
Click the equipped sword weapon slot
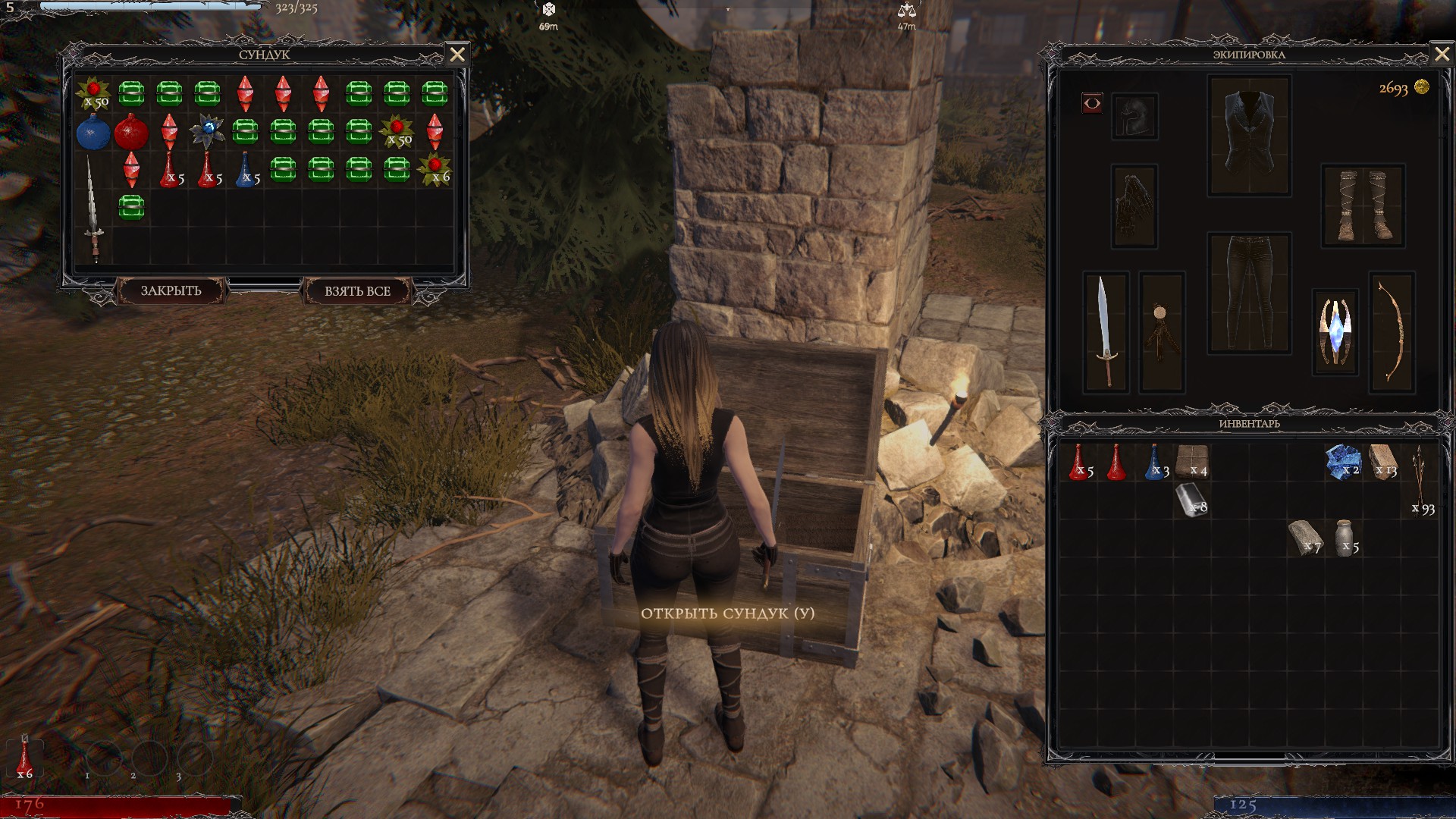(x=1106, y=331)
